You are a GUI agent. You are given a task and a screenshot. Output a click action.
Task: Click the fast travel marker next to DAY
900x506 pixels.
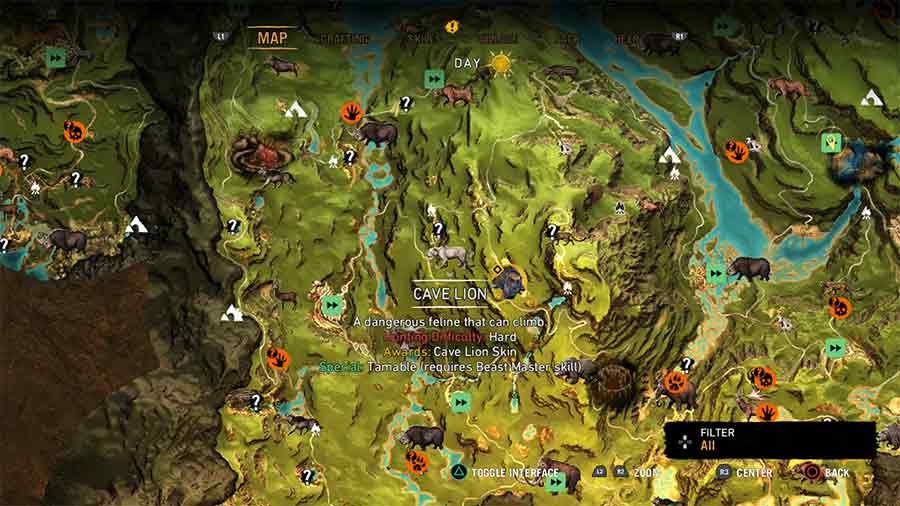point(434,78)
